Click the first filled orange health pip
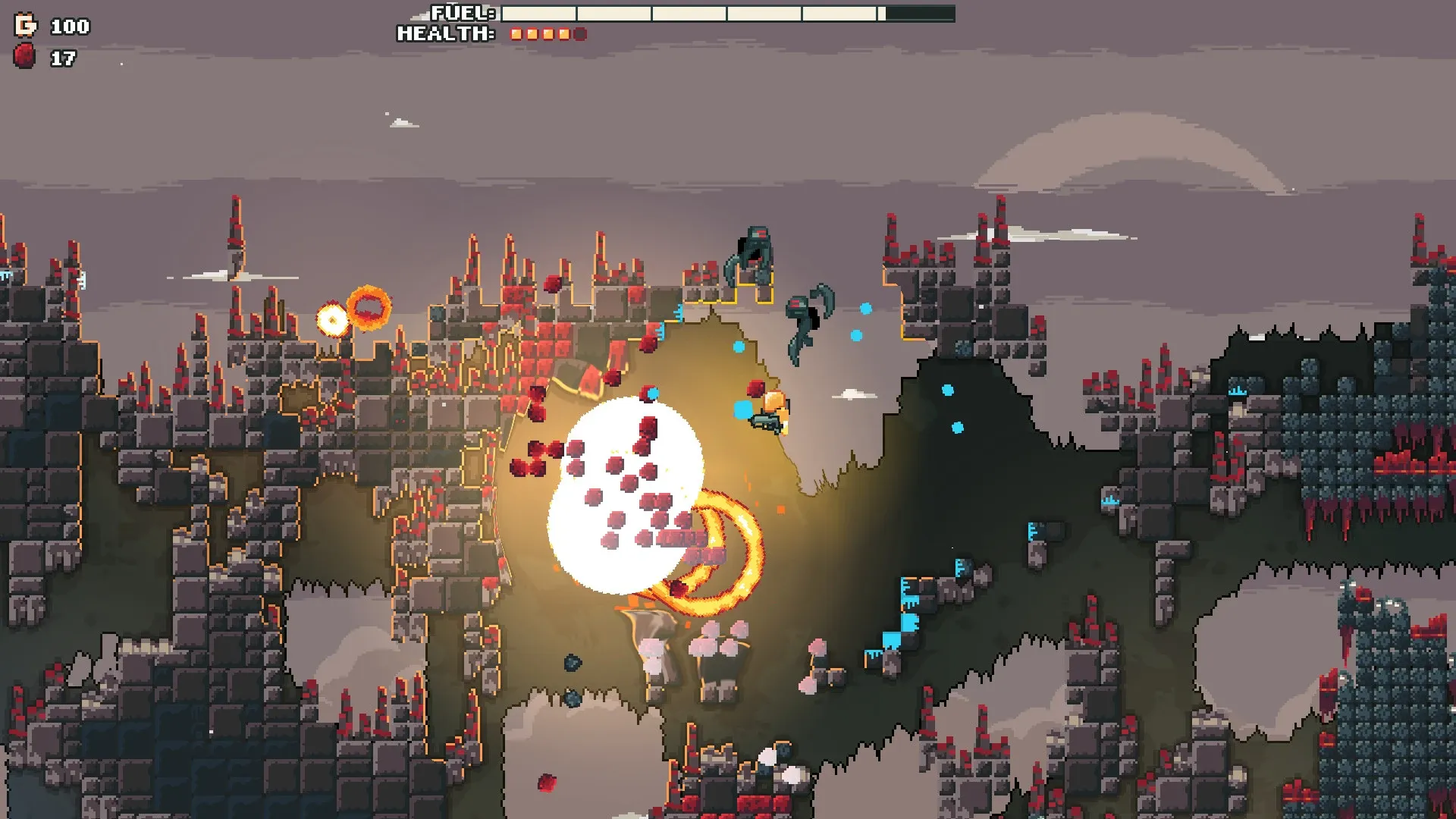 516,33
